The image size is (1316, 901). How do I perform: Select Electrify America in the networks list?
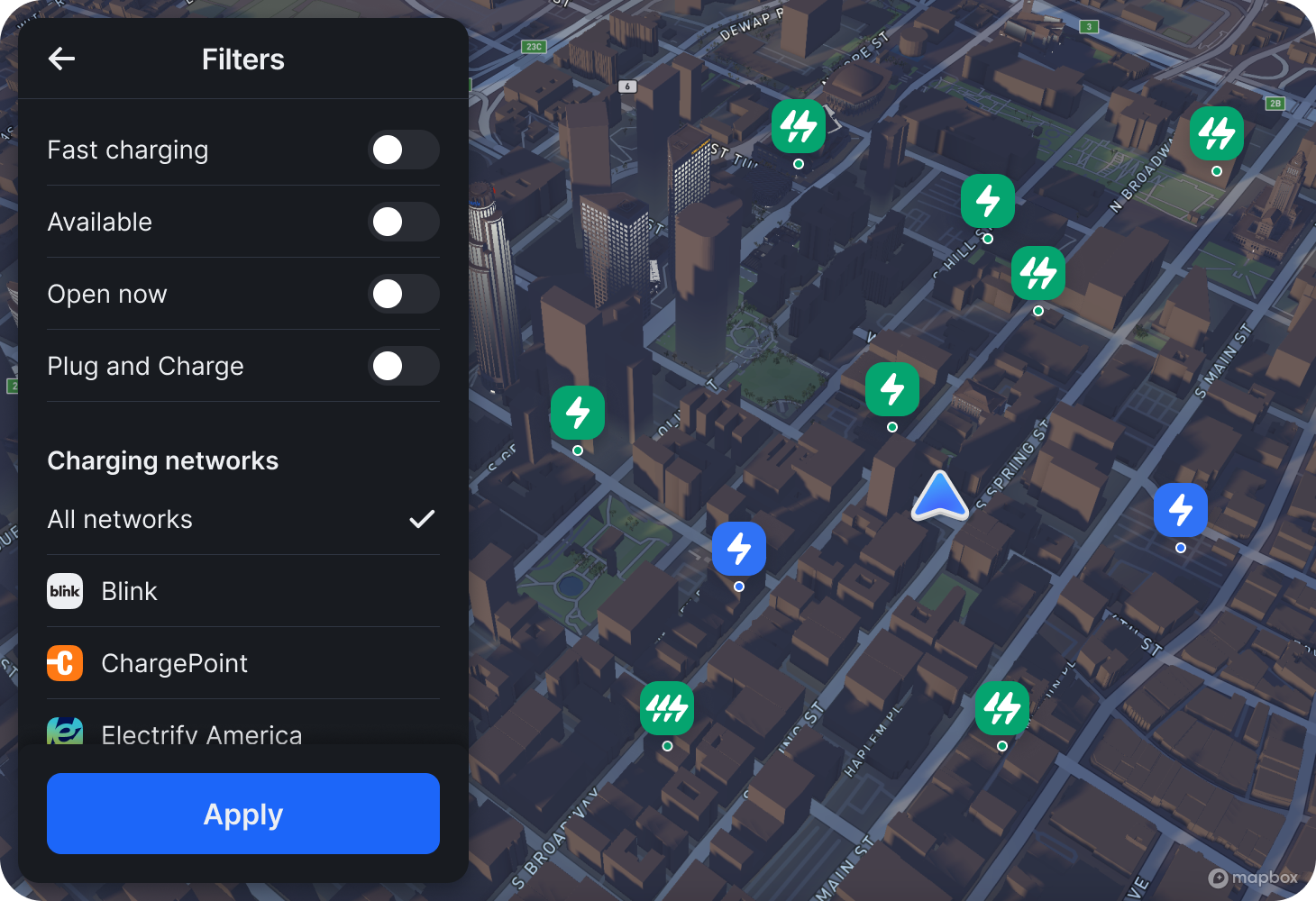[x=201, y=733]
